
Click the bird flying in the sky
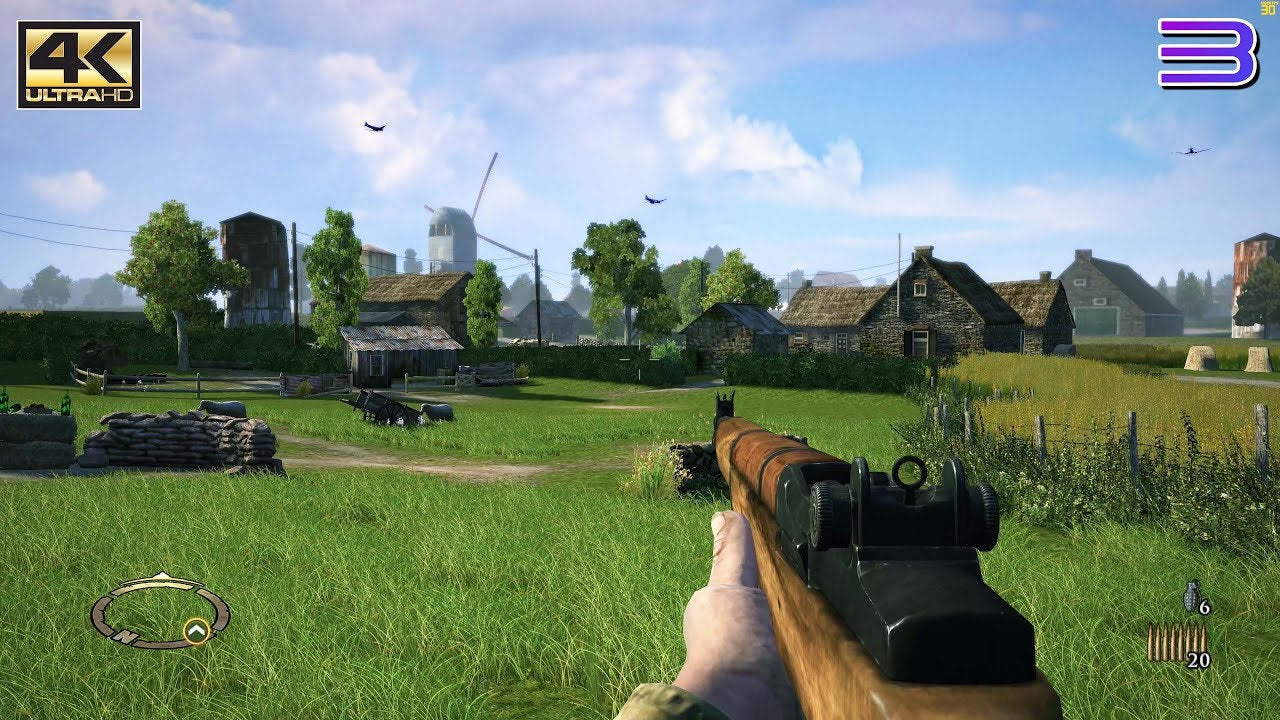click(x=372, y=125)
